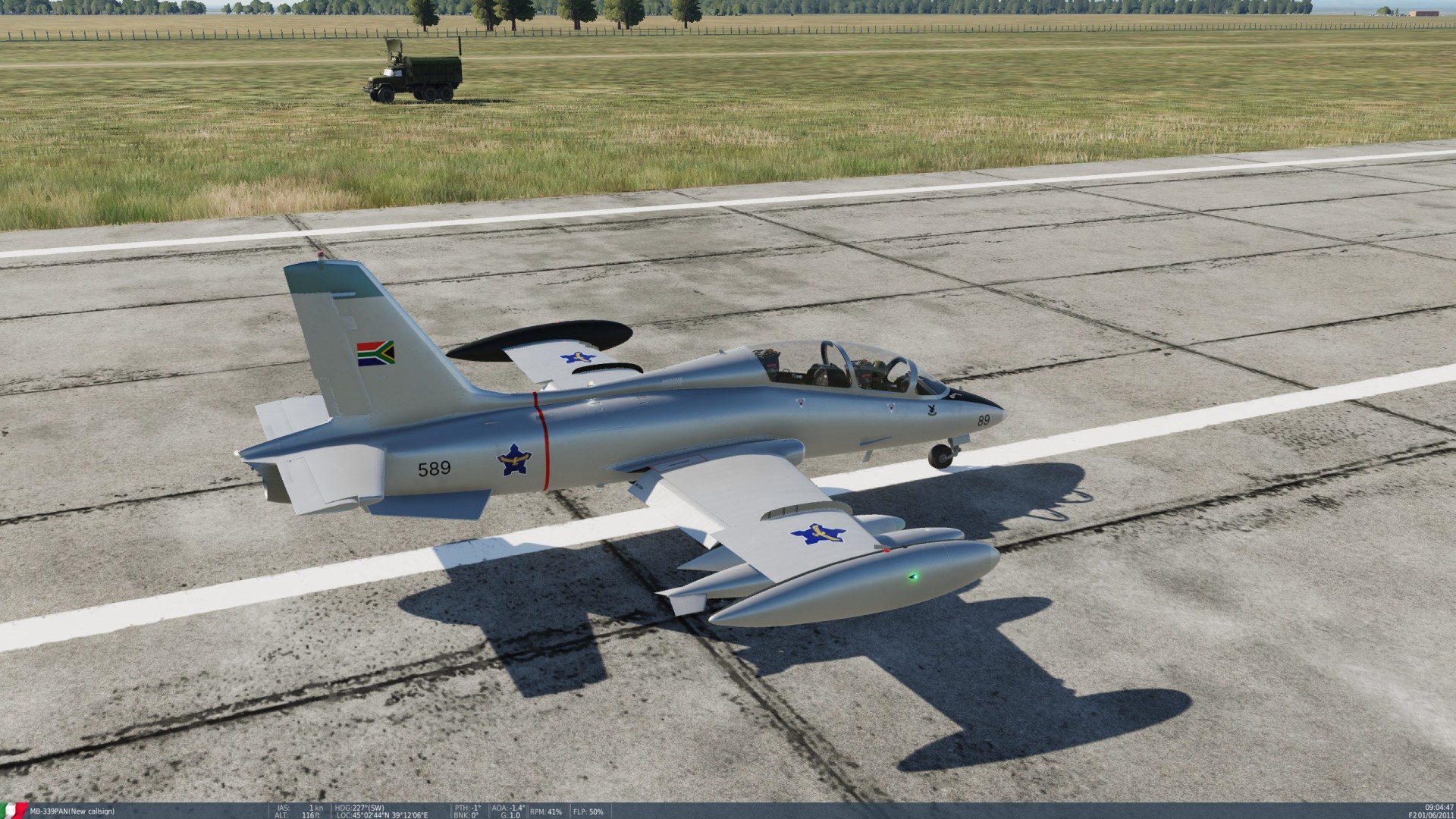Click the G-load indicator showing 1.0
1456x819 pixels.
pos(510,815)
